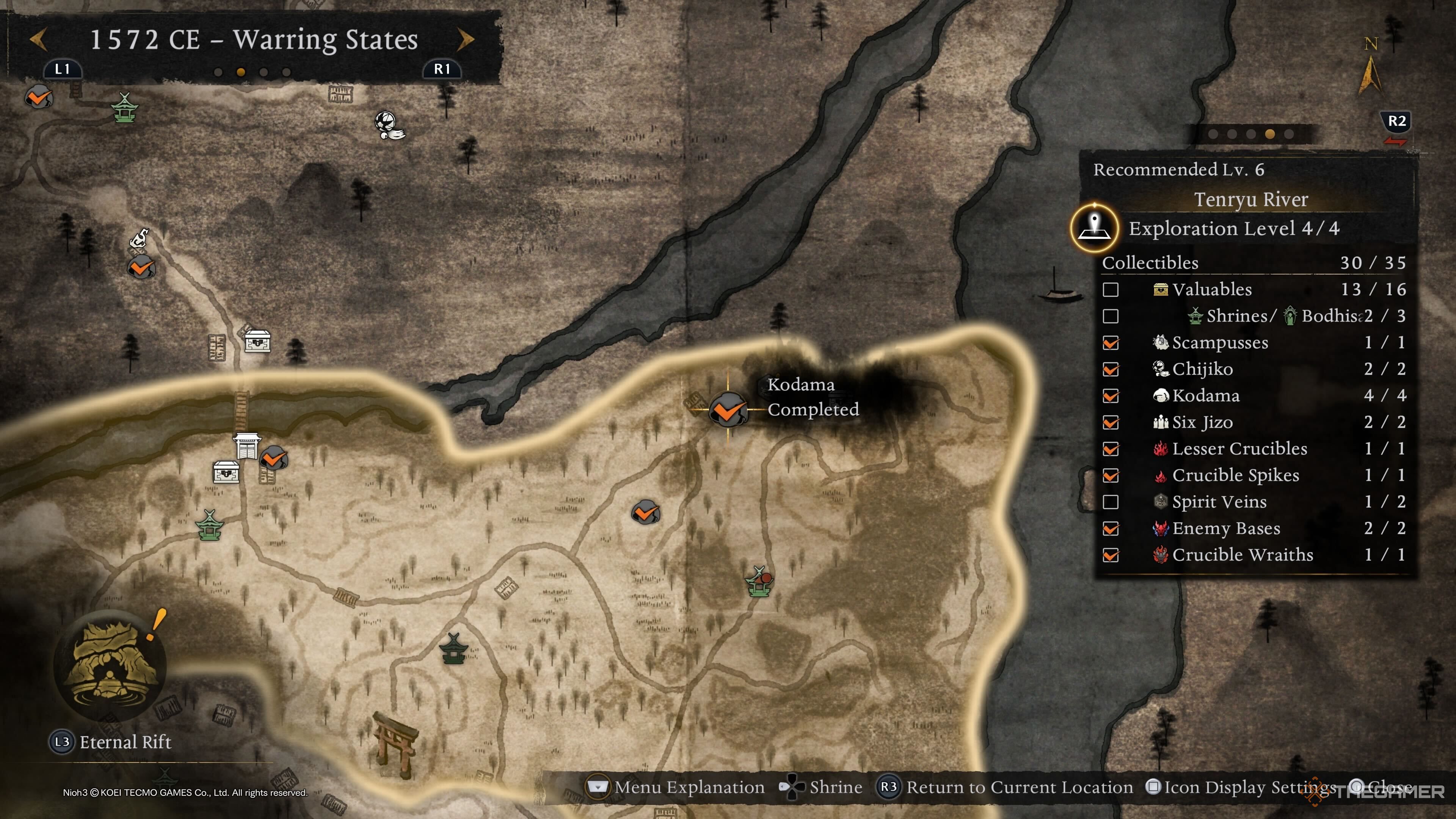
Task: Toggle the Valuables checkbox
Action: 1111,289
